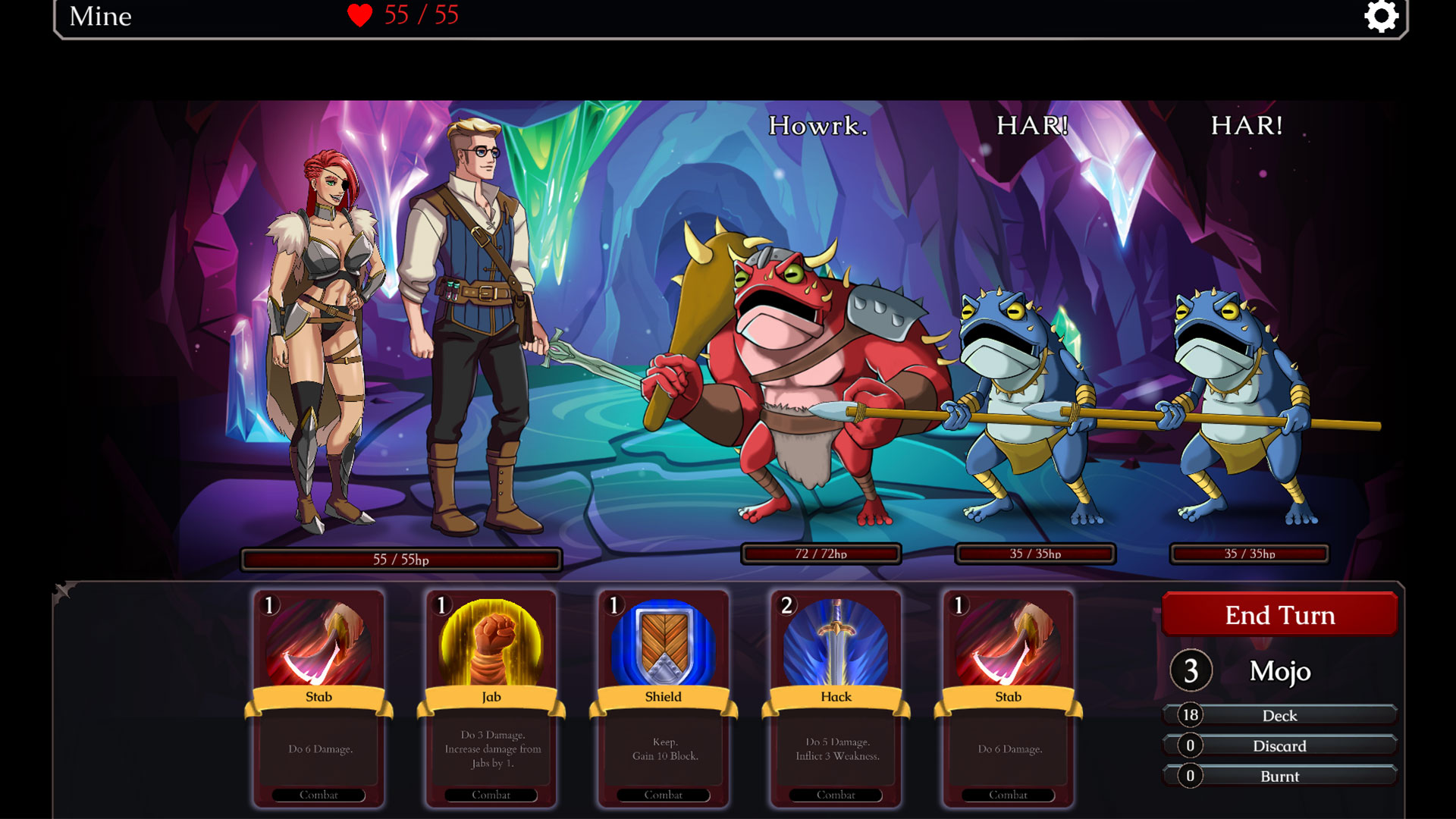The width and height of the screenshot is (1456, 819).
Task: End the current turn
Action: point(1279,614)
